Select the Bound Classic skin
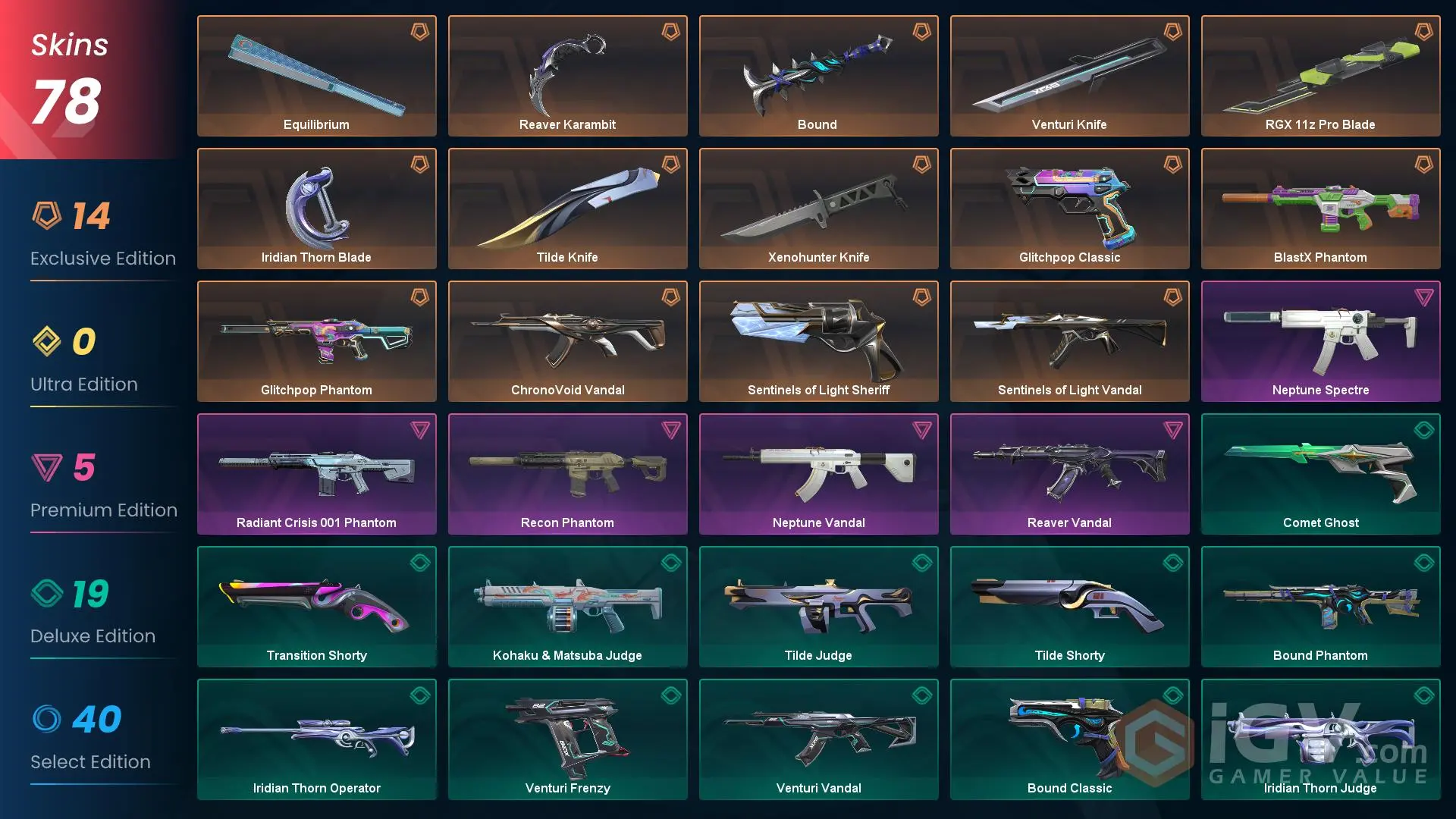 pyautogui.click(x=1069, y=739)
